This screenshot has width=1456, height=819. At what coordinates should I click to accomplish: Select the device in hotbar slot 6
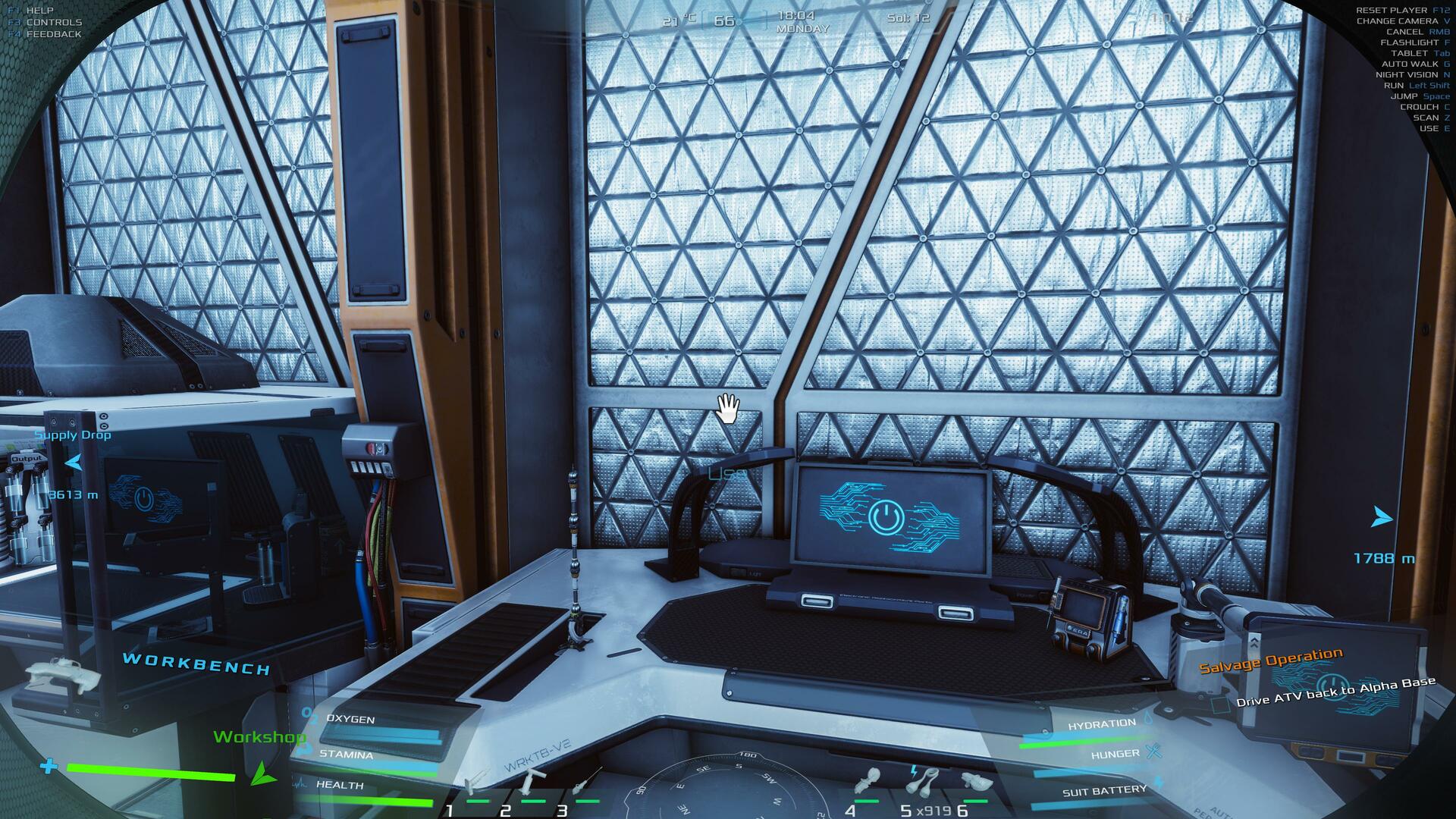click(x=976, y=781)
